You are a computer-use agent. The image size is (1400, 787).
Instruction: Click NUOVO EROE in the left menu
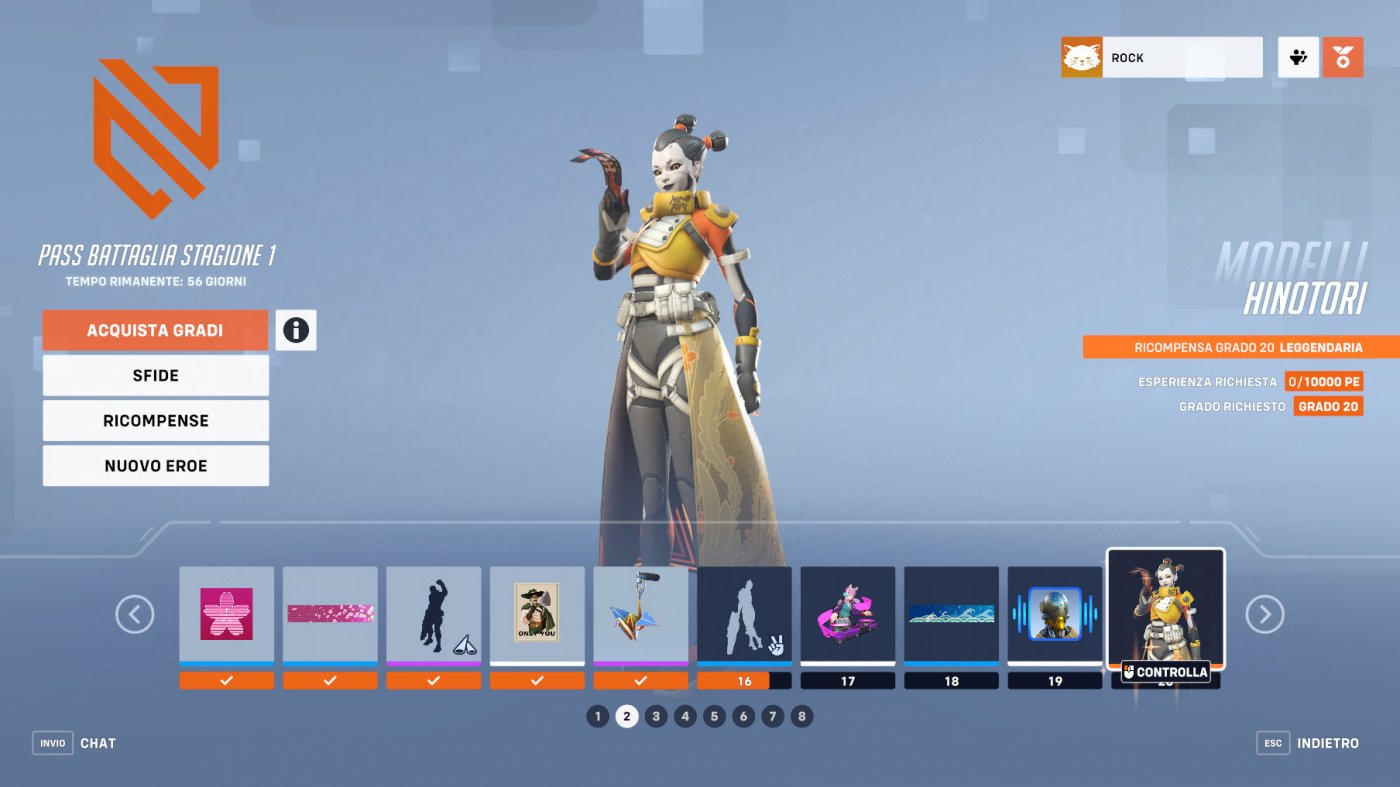point(154,465)
